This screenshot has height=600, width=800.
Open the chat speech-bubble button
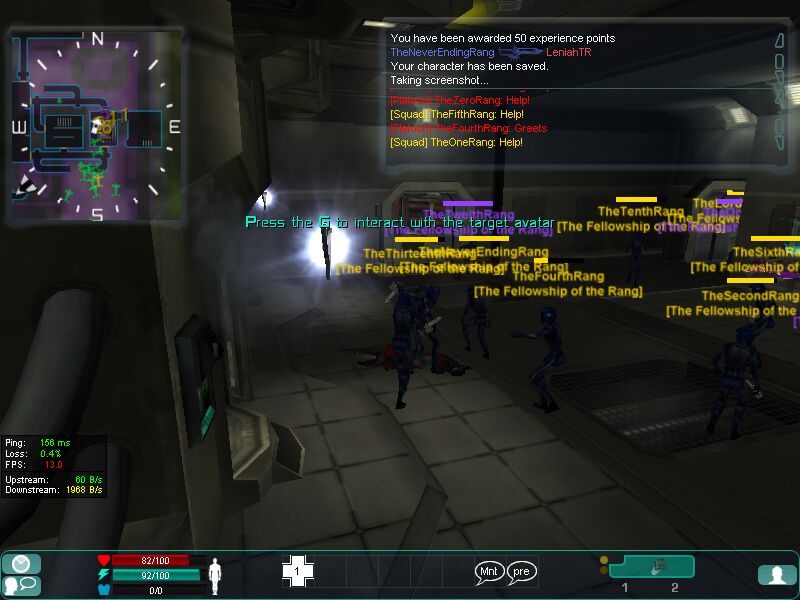click(x=21, y=586)
